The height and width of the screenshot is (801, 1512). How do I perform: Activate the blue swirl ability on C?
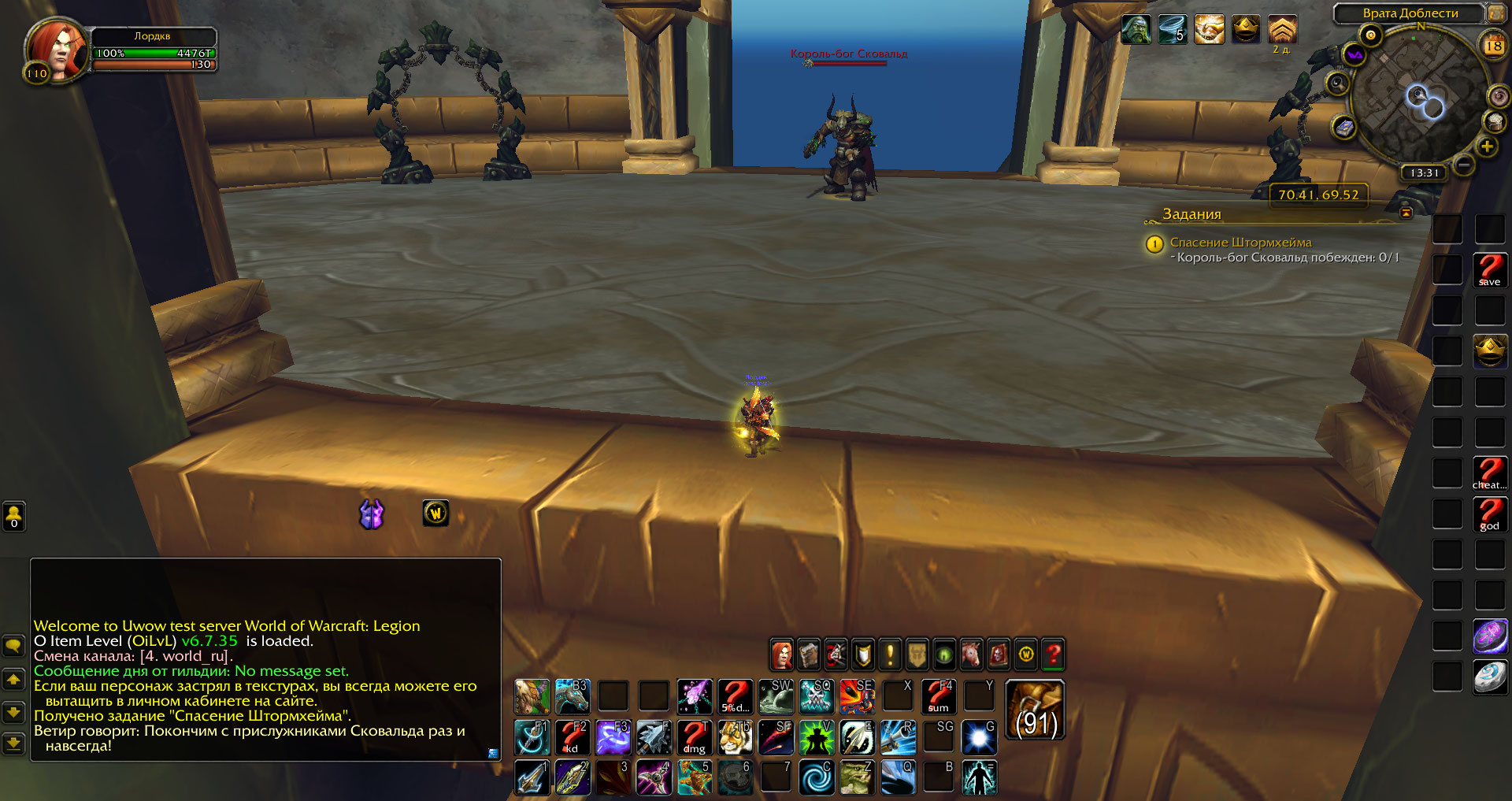coord(817,777)
